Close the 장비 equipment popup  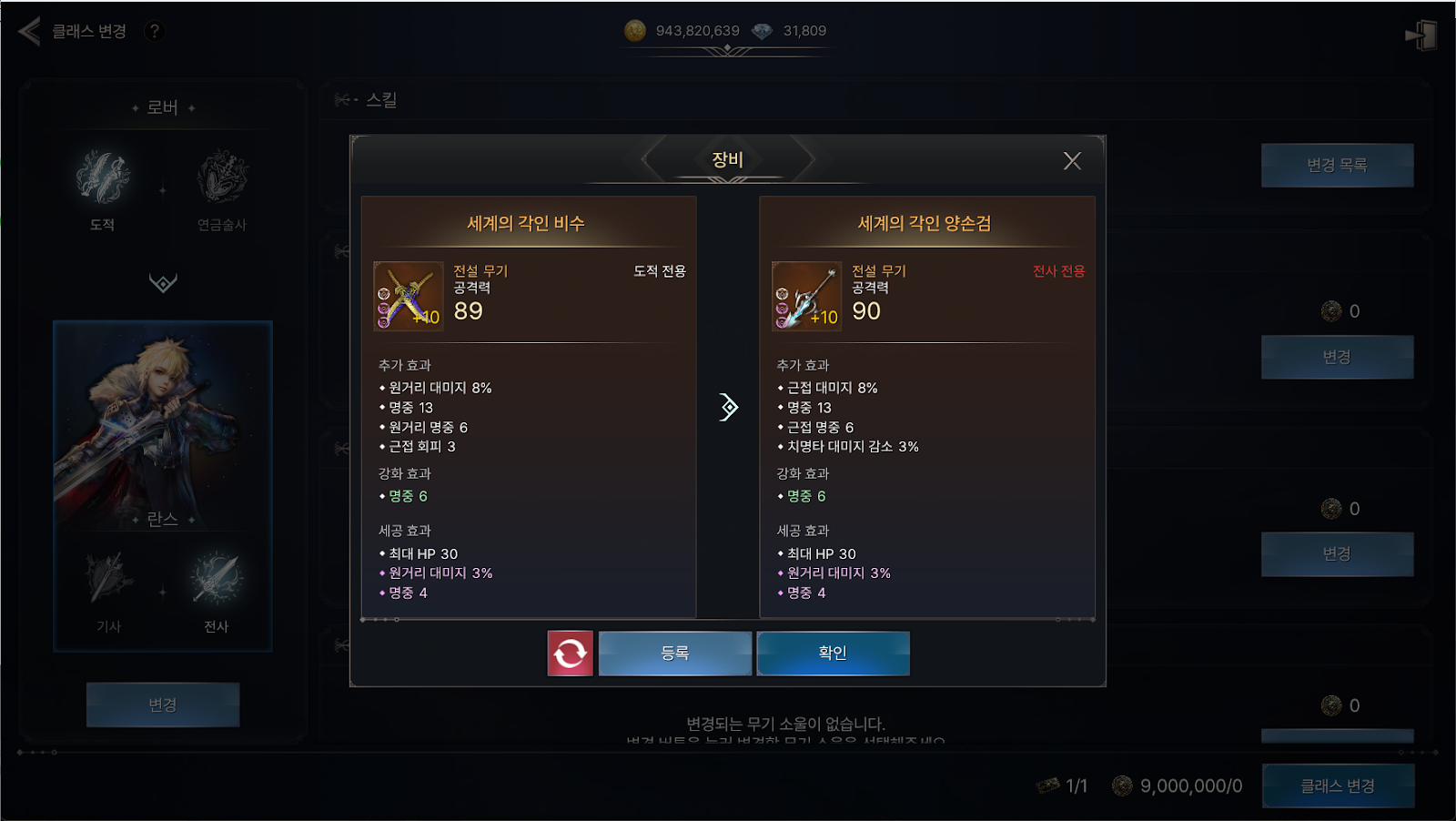point(1072,161)
